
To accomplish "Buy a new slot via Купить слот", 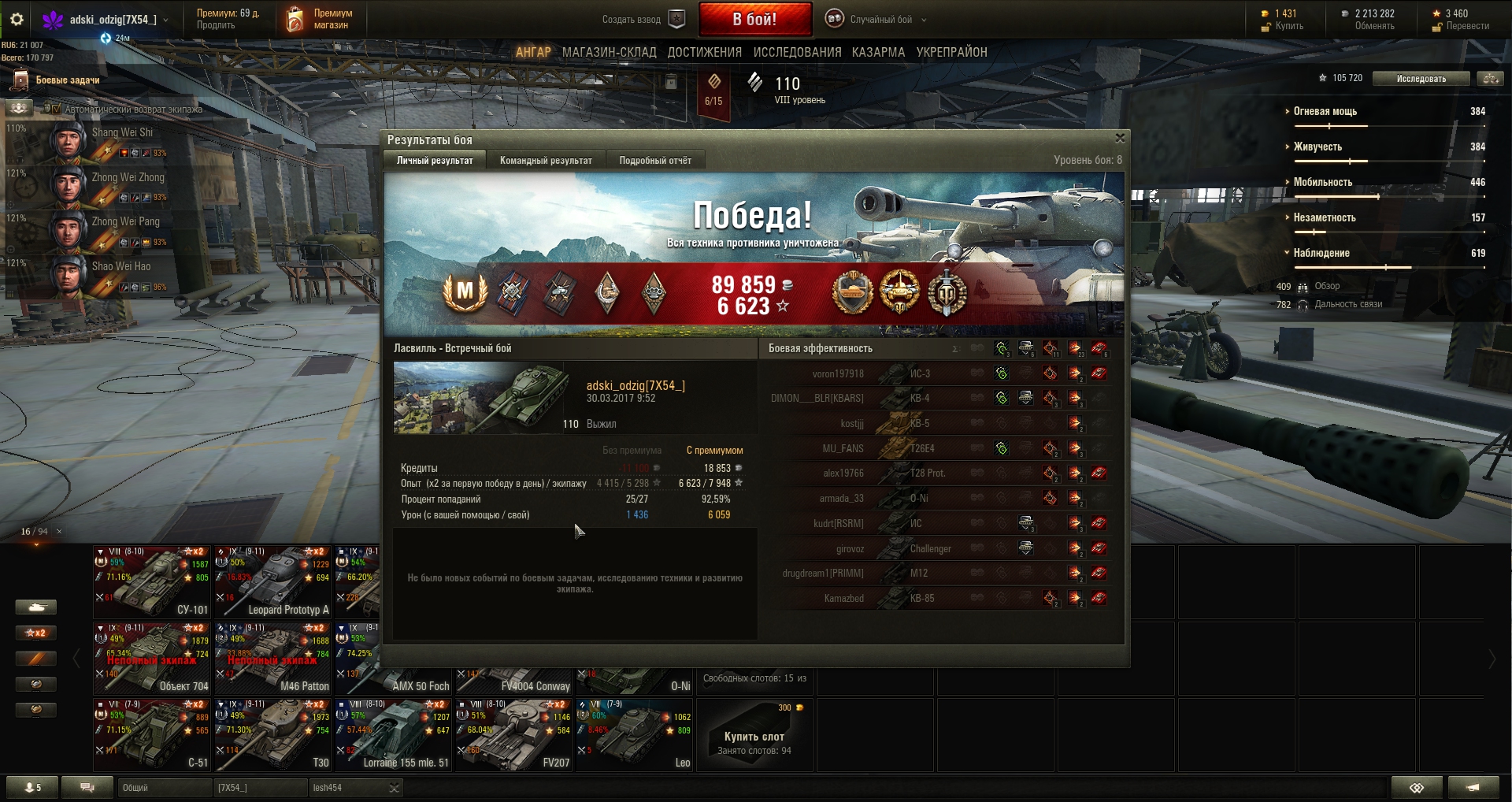I will [754, 737].
